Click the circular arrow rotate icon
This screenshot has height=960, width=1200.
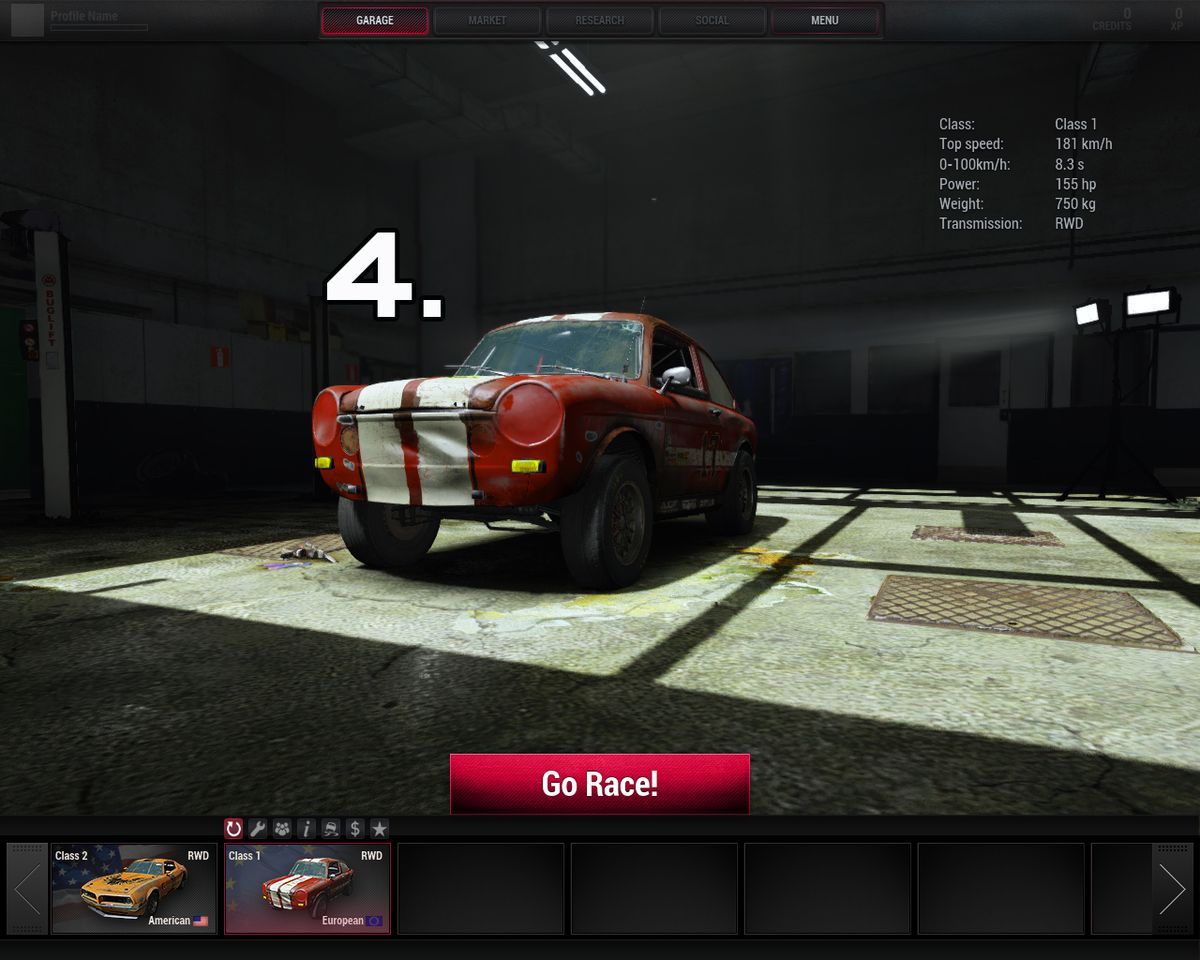[x=234, y=828]
